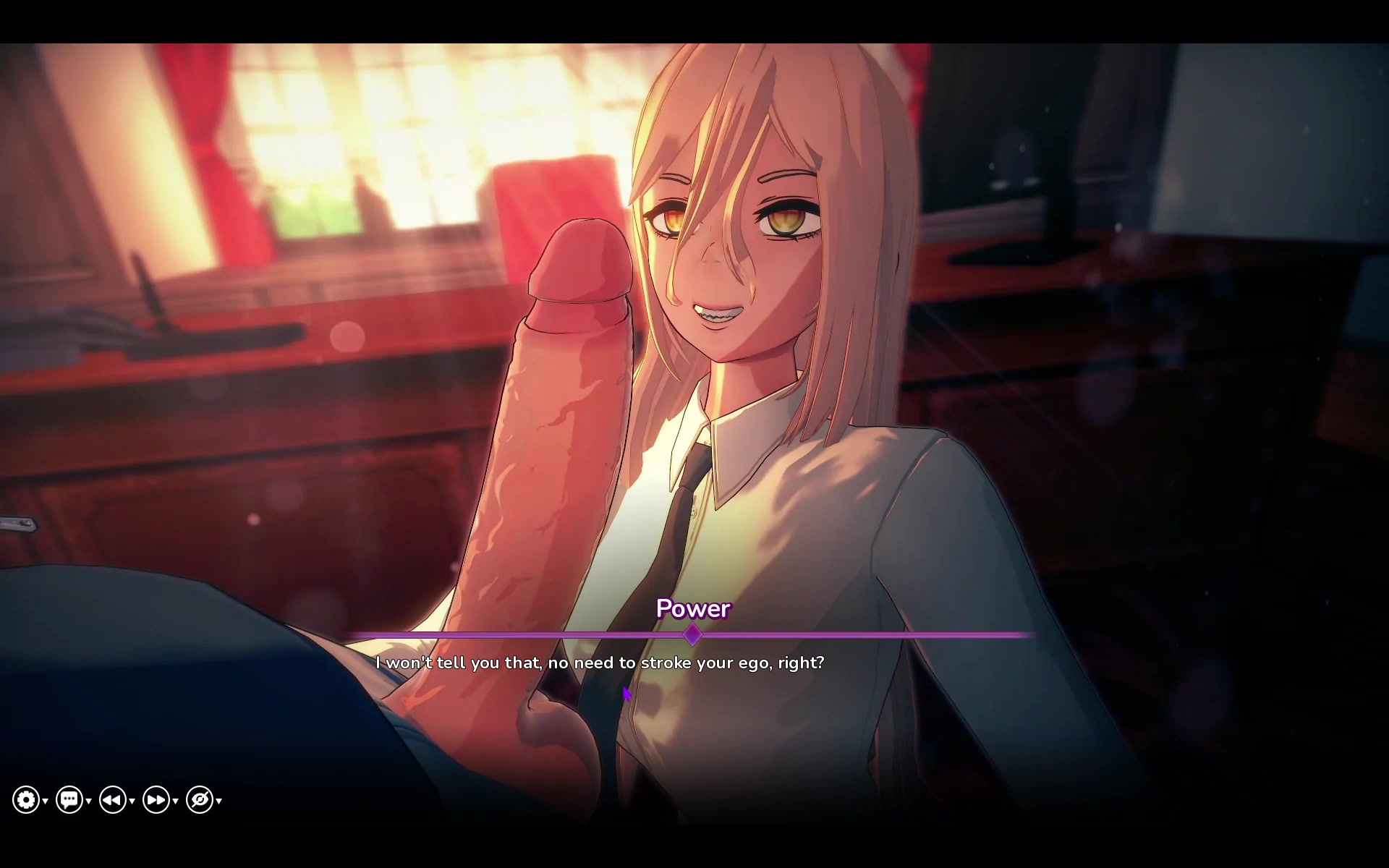Expand the small arrow beside the gear icon
Viewport: 1389px width, 868px height.
[46, 801]
